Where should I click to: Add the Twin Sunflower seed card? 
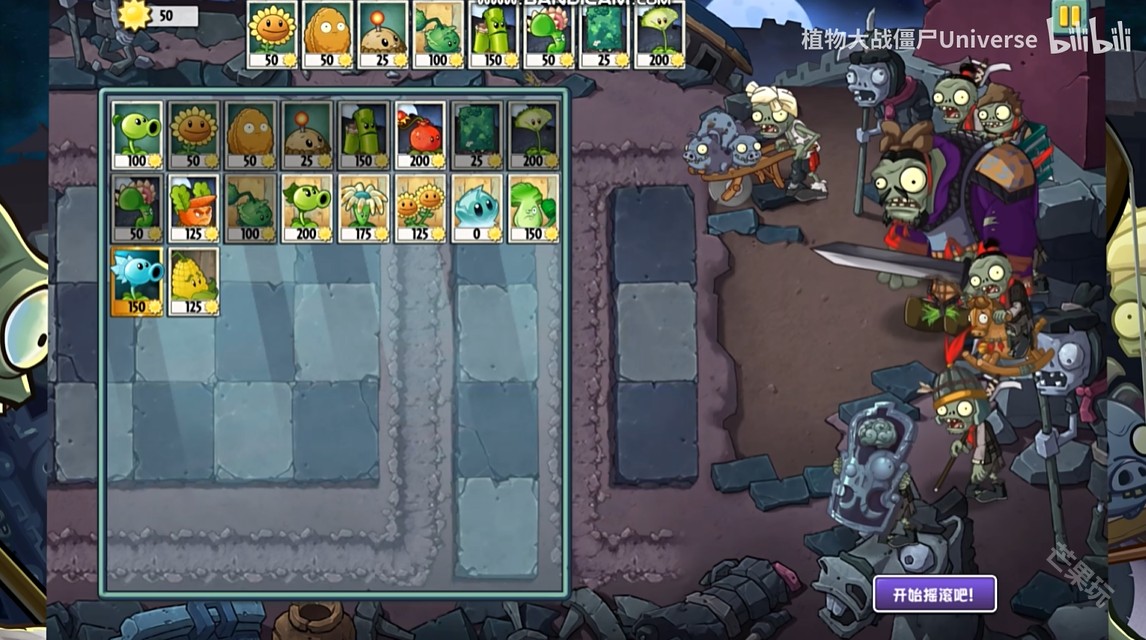point(420,208)
